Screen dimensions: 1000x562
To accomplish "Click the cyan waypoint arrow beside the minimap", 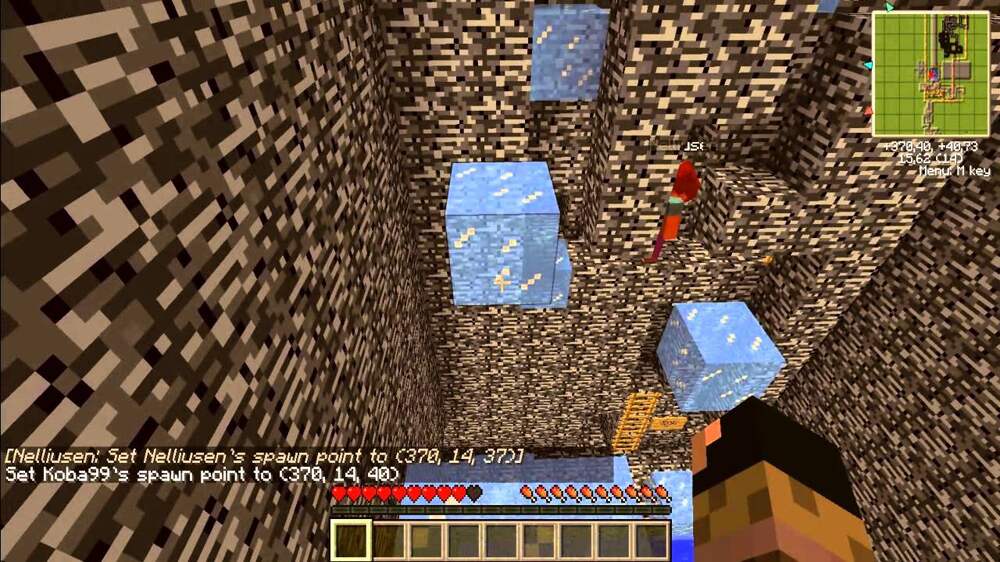I will click(867, 65).
